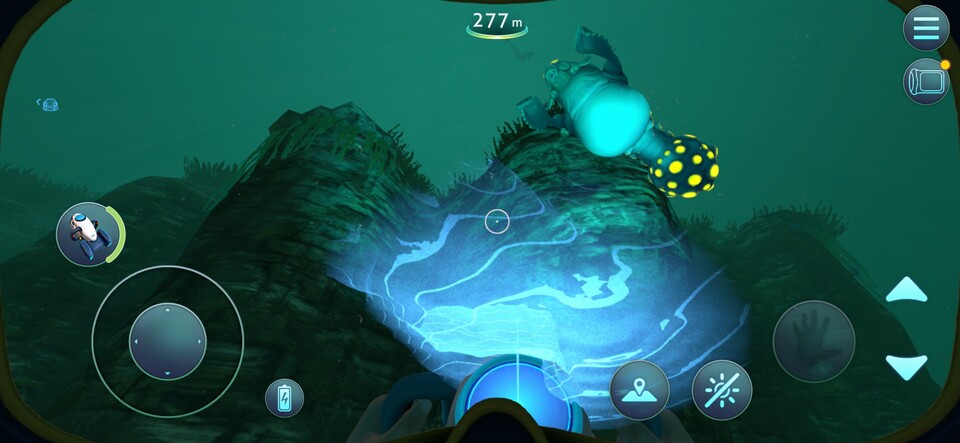
Task: Tap the descend down arrow
Action: pyautogui.click(x=906, y=366)
